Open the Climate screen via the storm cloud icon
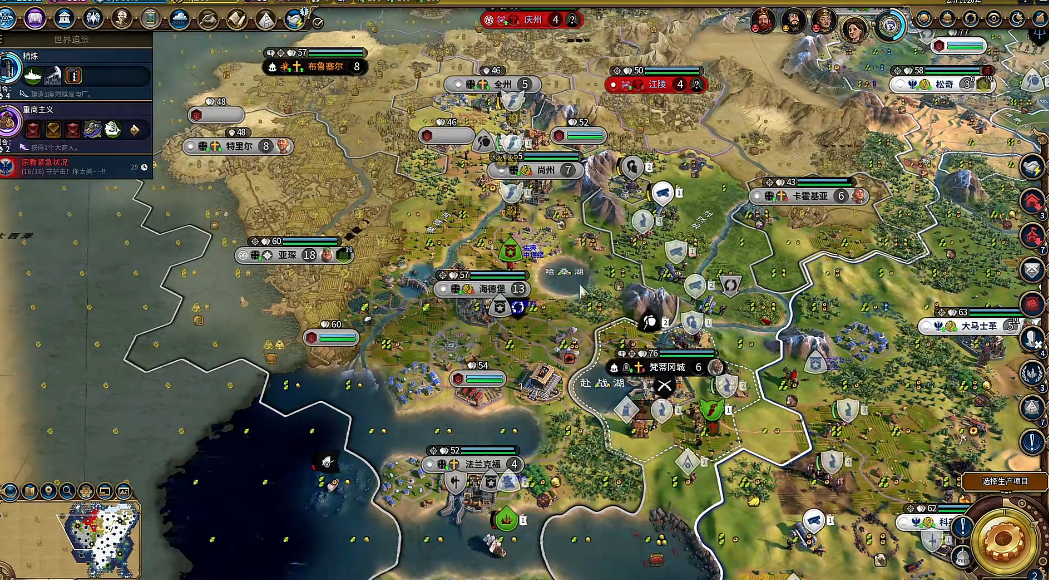The height and width of the screenshot is (580, 1049). click(180, 18)
